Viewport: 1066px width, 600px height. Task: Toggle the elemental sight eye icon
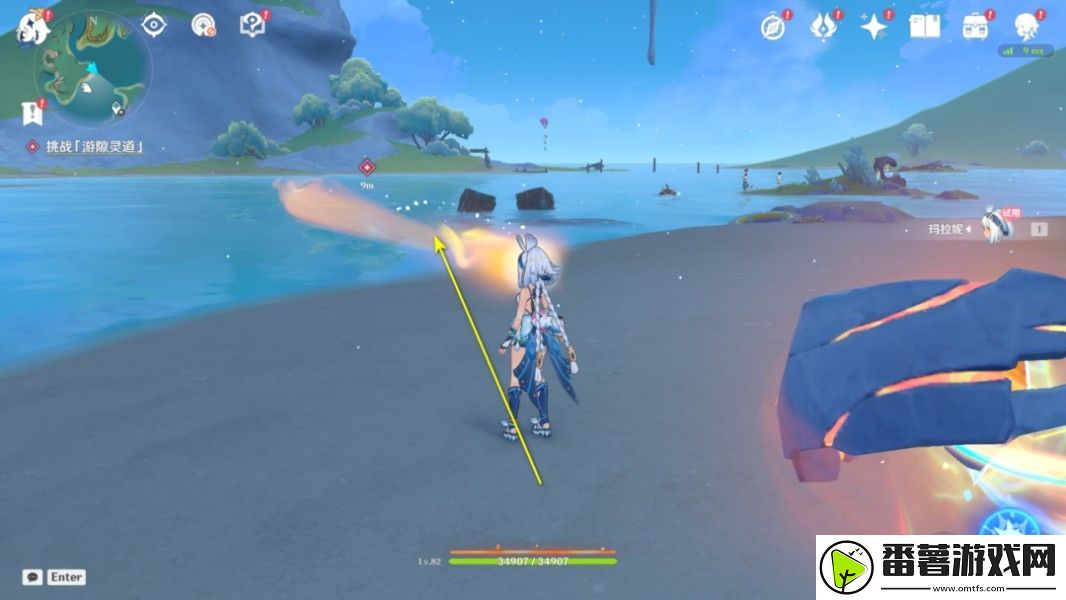pos(153,25)
